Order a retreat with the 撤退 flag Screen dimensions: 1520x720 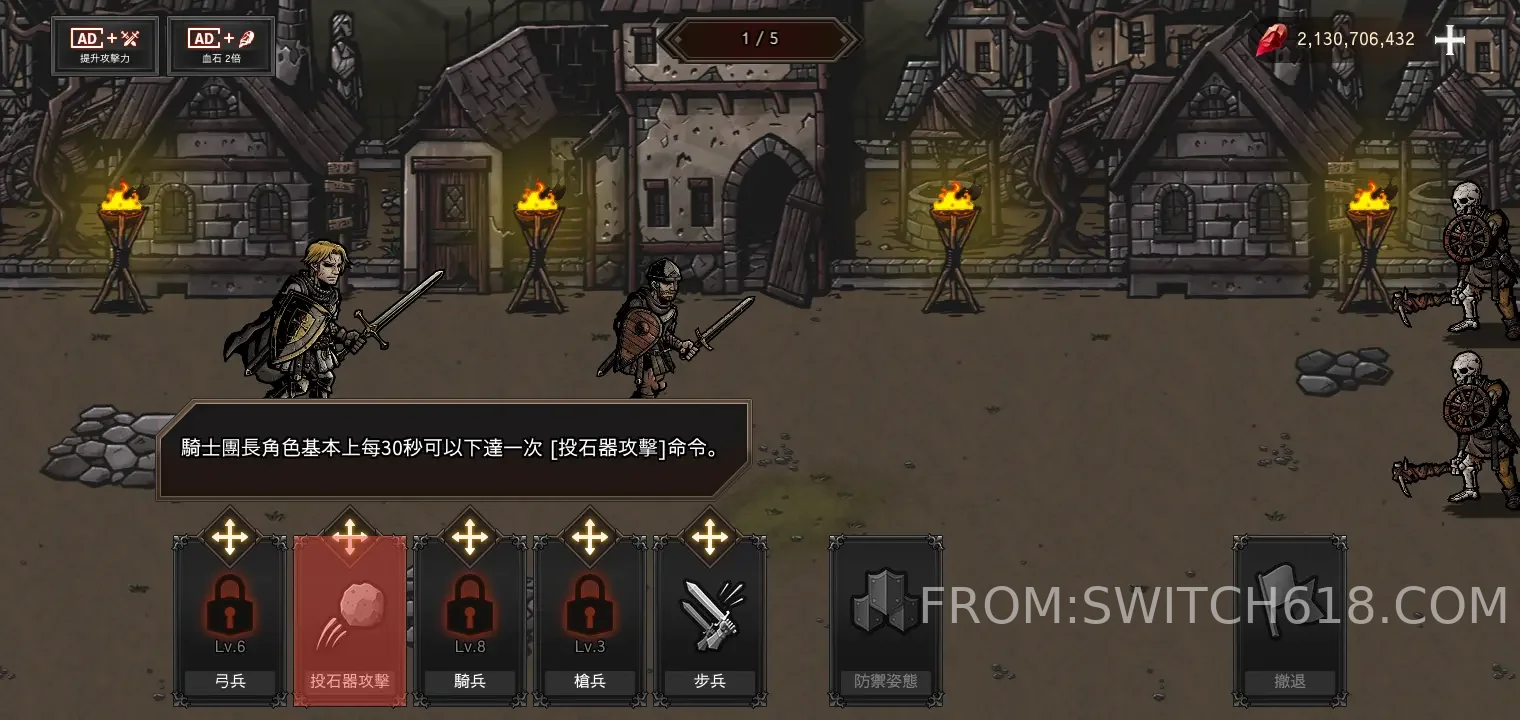[1290, 620]
